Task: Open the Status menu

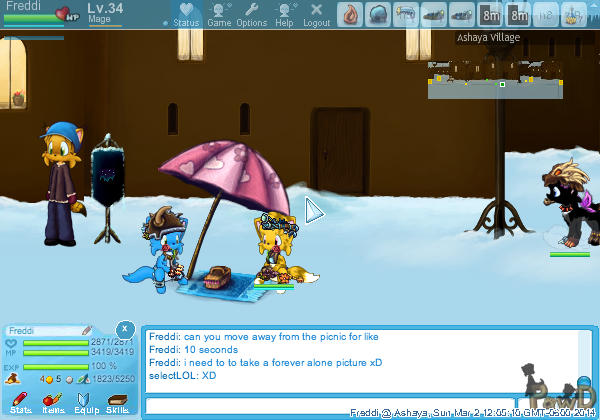Action: [186, 14]
